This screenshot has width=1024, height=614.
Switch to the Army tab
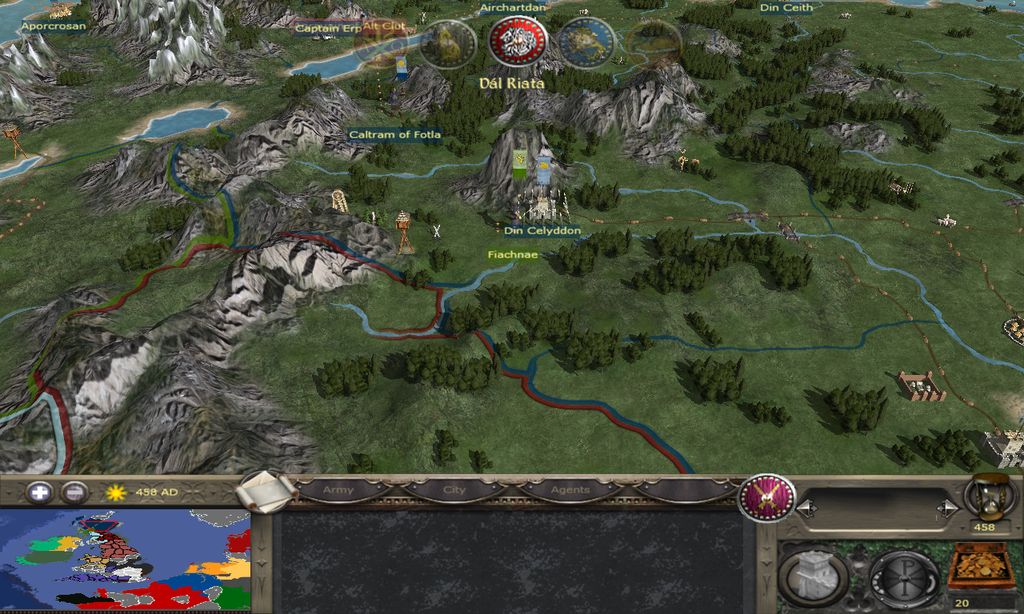[x=338, y=491]
